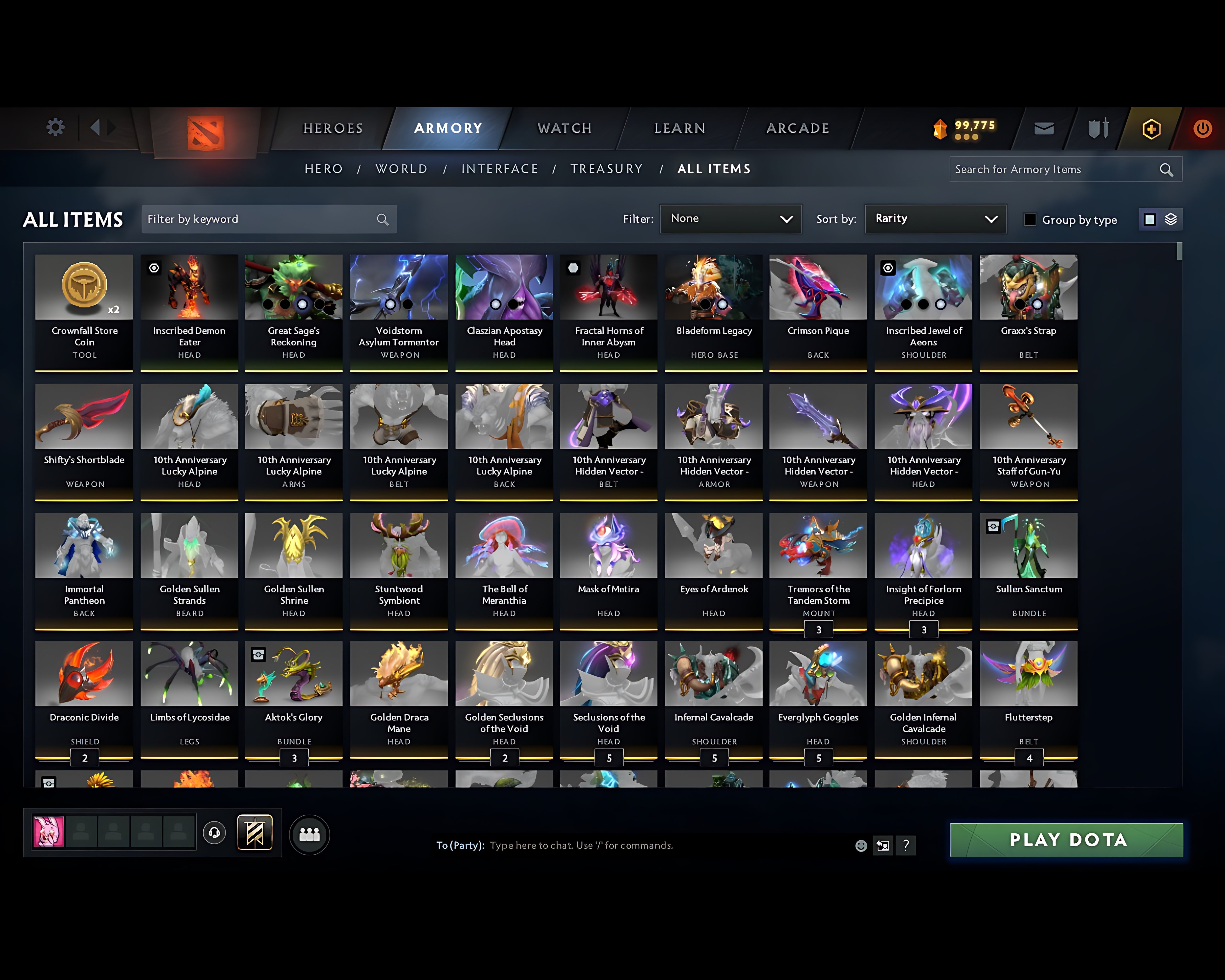1225x980 pixels.
Task: Open the mail envelope notifications icon
Action: [x=1044, y=128]
